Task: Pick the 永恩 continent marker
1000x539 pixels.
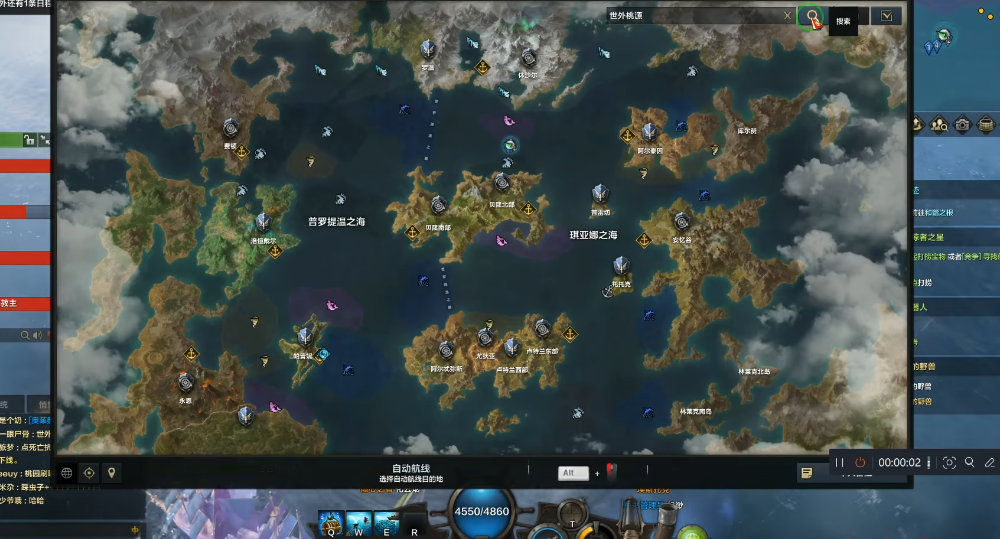Action: point(185,382)
